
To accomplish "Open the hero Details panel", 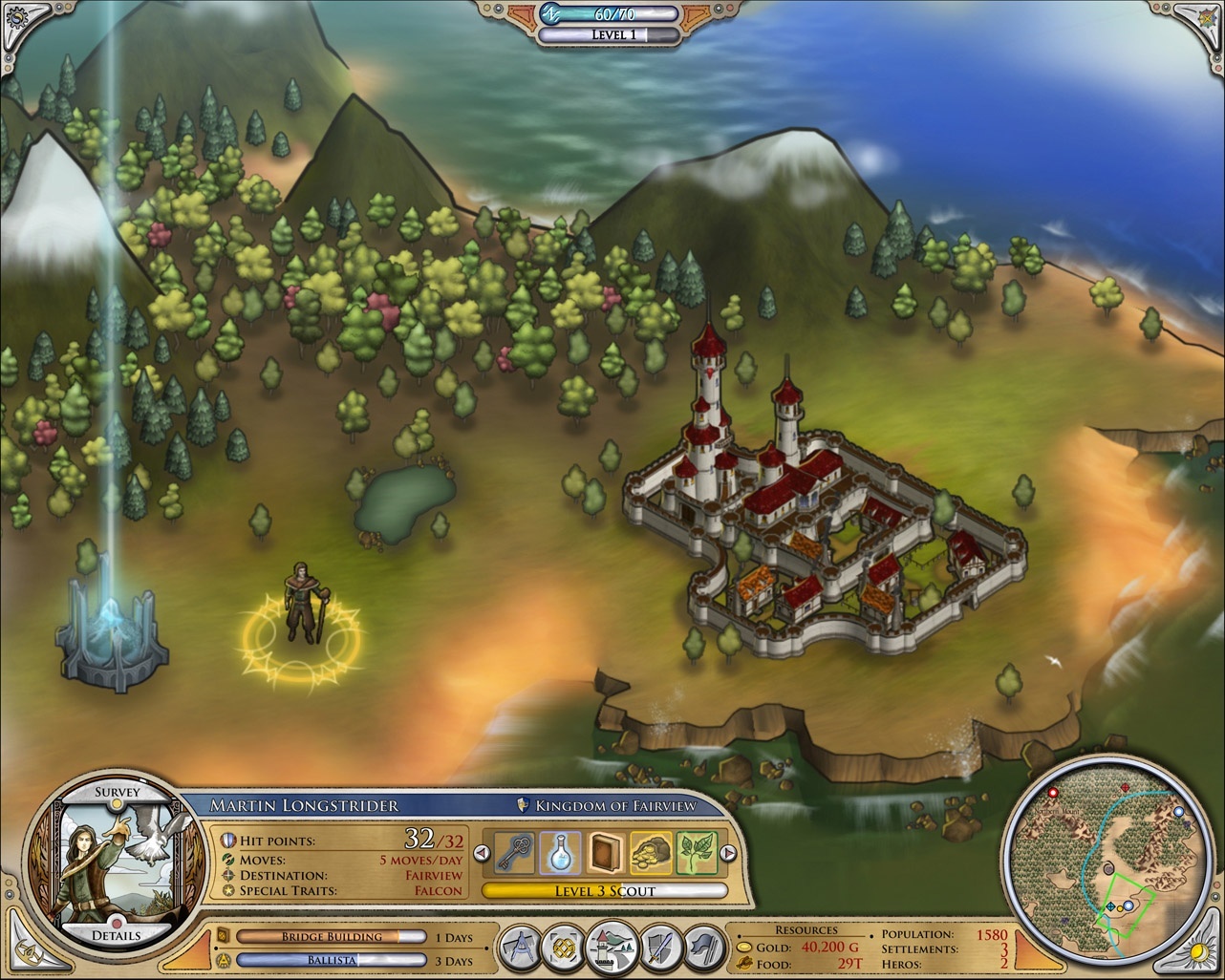I will pos(117,934).
